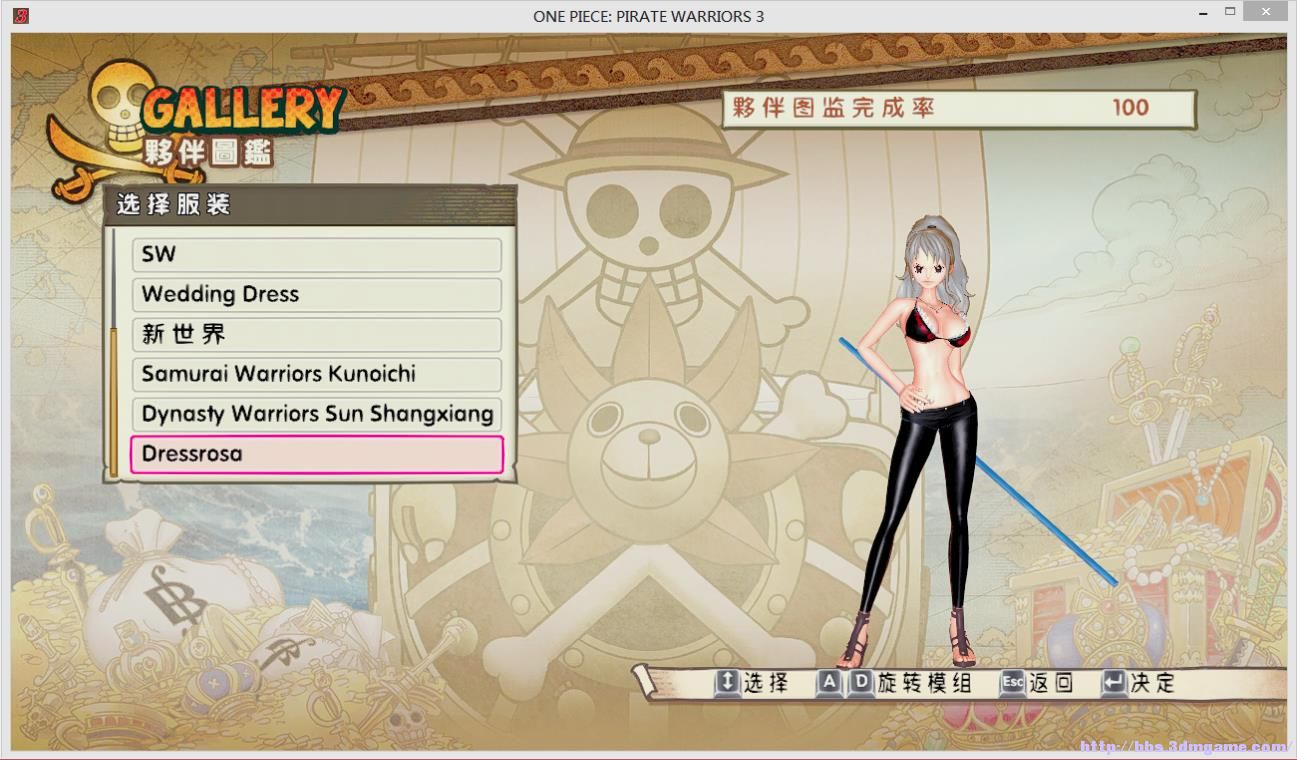Choose the Wedding Dress costume
1297x760 pixels.
click(316, 294)
